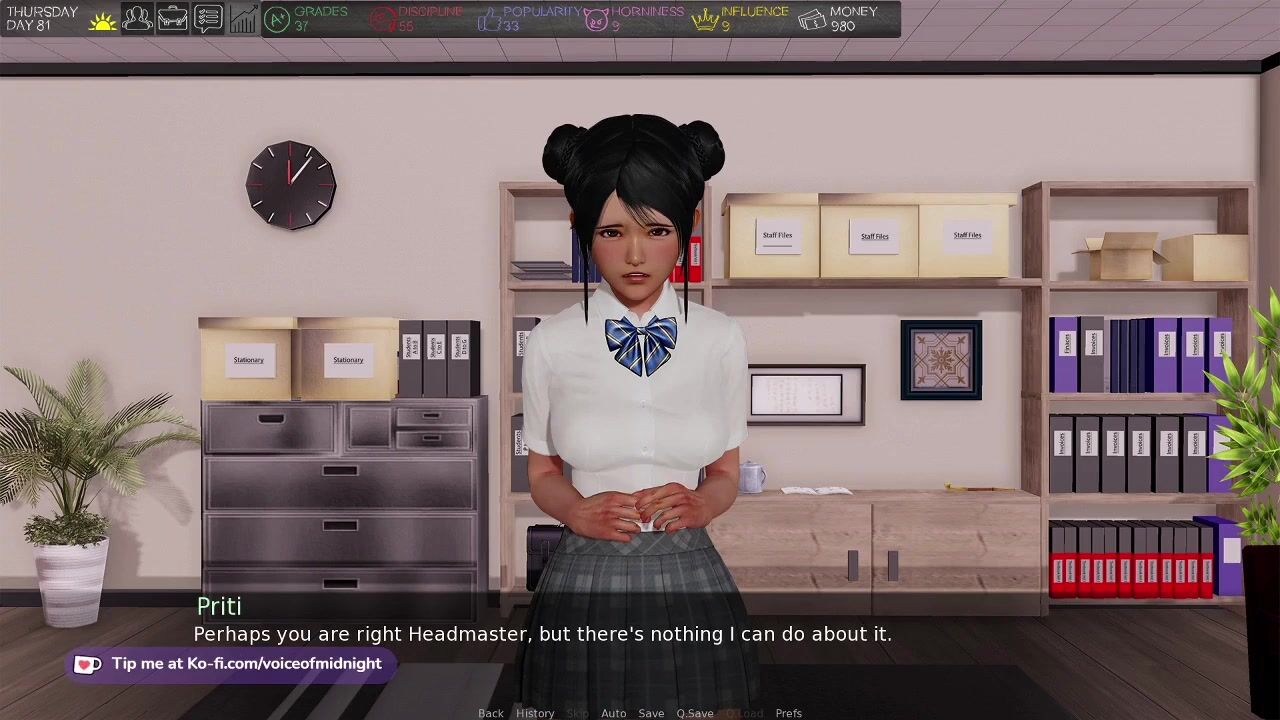Open the bar-chart statistics icon
The width and height of the screenshot is (1280, 720).
(243, 18)
